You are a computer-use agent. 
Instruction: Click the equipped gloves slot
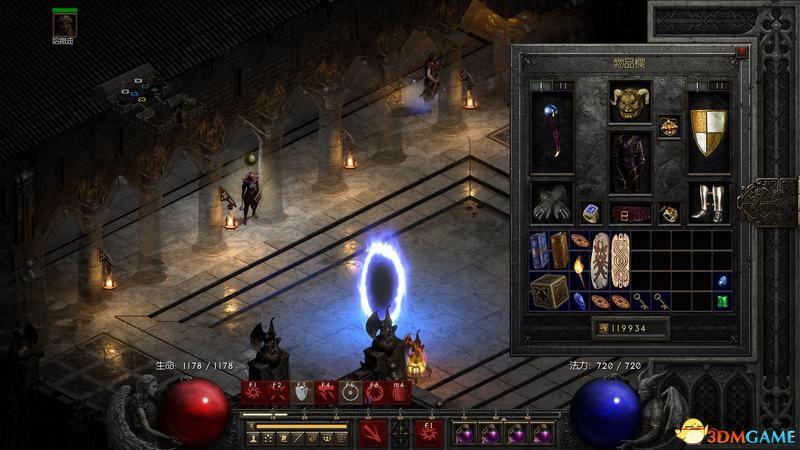(x=552, y=203)
